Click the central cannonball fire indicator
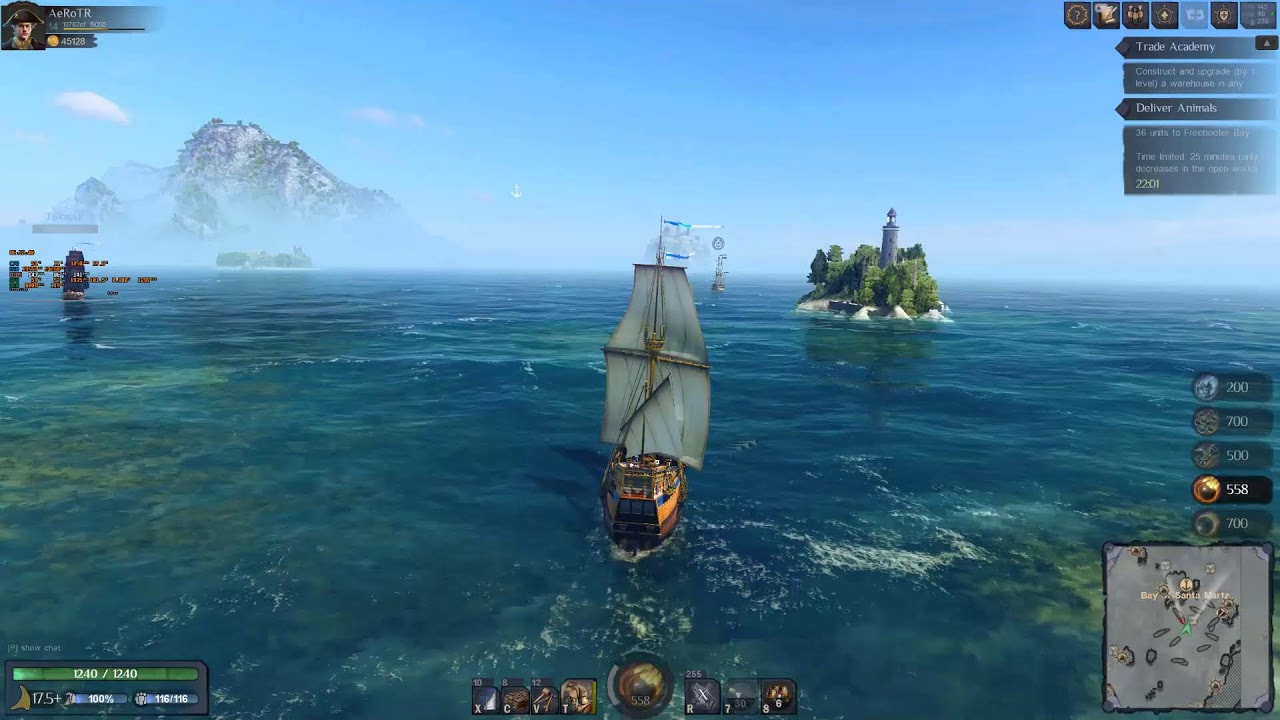 coord(640,686)
